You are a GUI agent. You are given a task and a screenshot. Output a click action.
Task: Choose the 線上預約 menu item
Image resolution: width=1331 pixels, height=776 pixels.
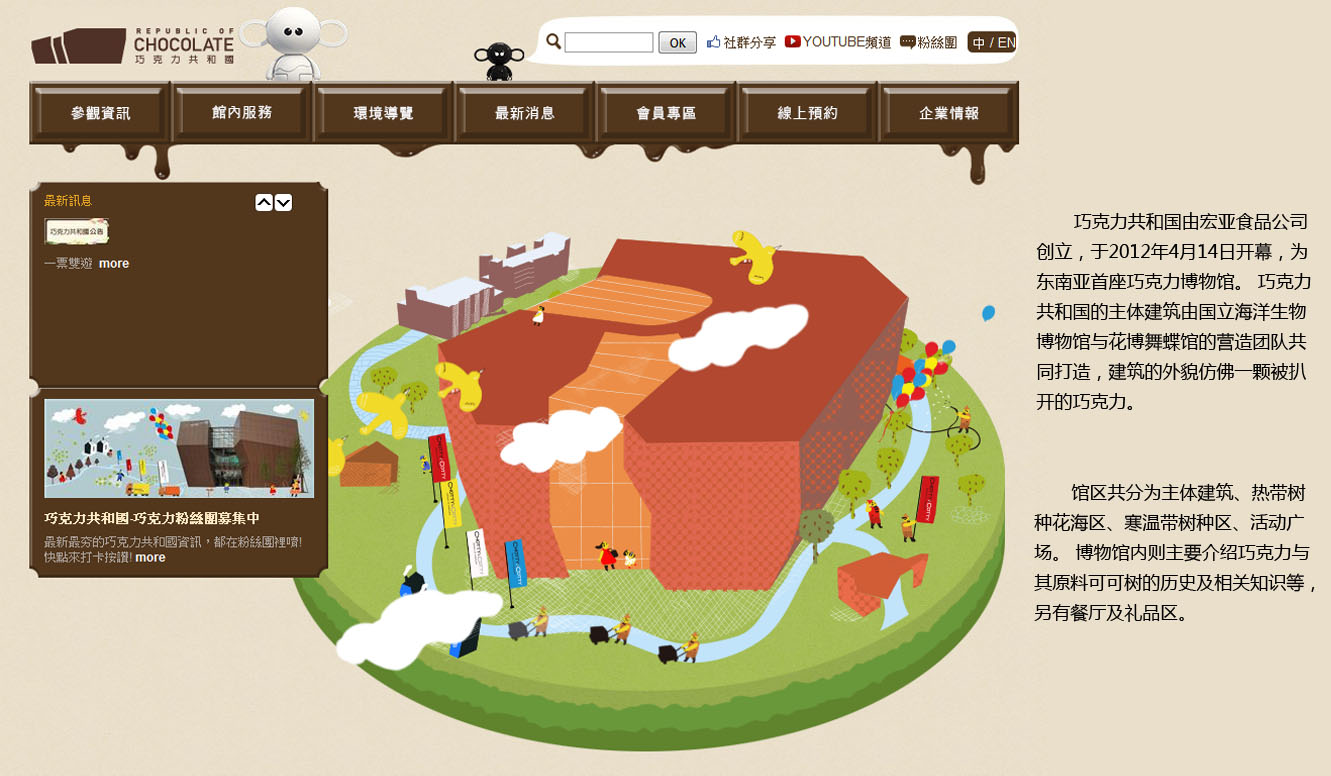coord(808,113)
